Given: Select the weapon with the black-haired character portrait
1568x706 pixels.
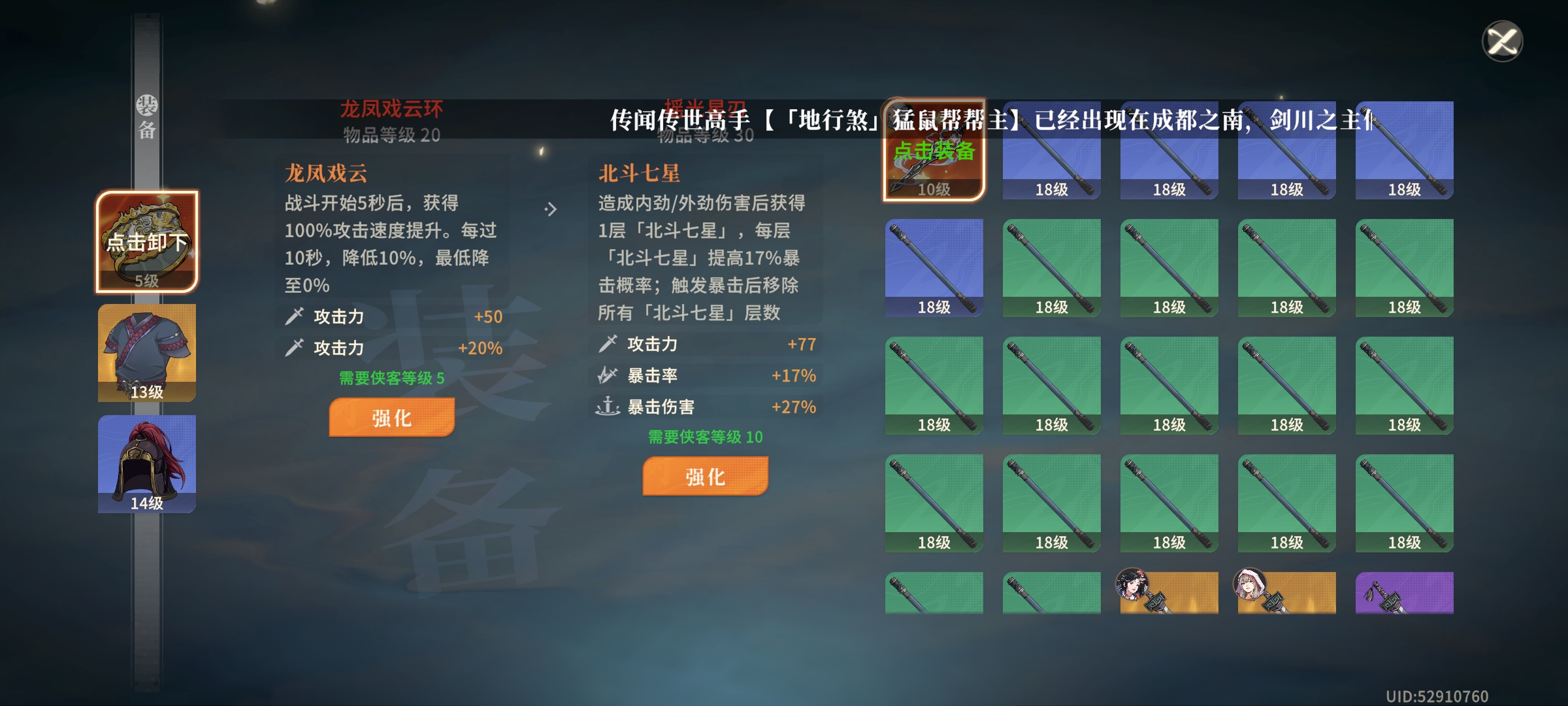Looking at the screenshot, I should pyautogui.click(x=1169, y=592).
